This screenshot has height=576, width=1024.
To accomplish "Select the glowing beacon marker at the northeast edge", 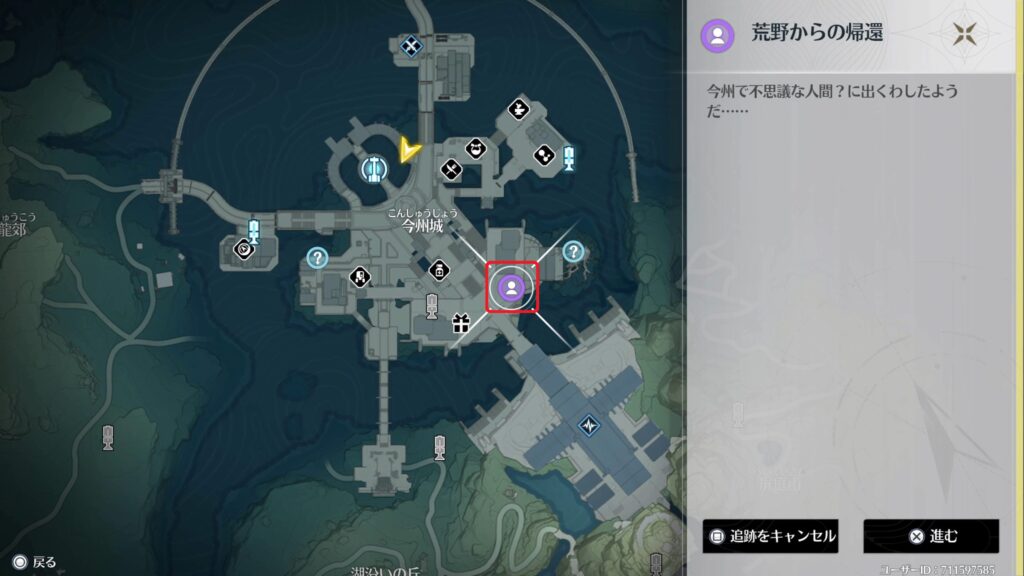I will pos(569,157).
